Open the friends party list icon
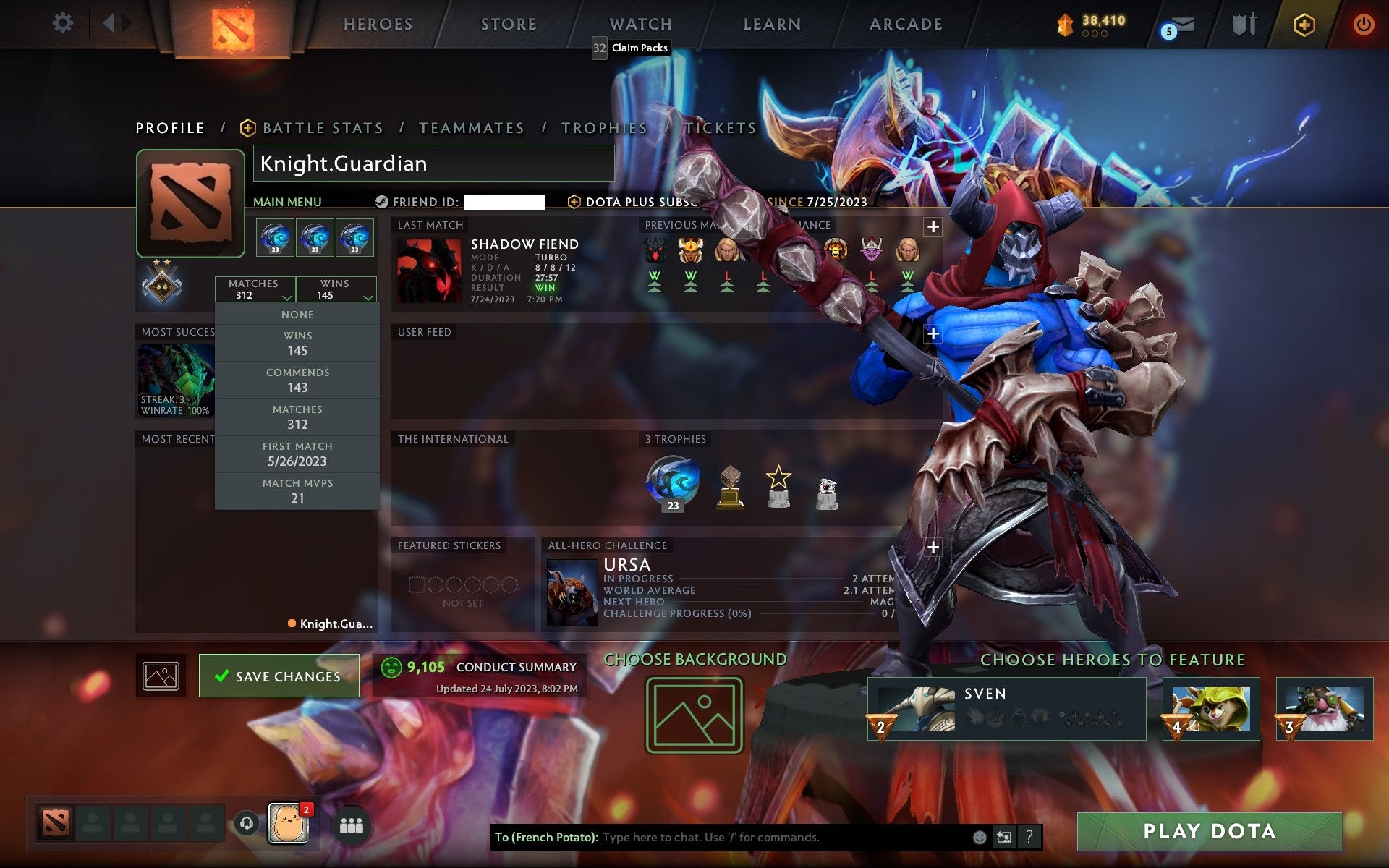 [x=352, y=823]
